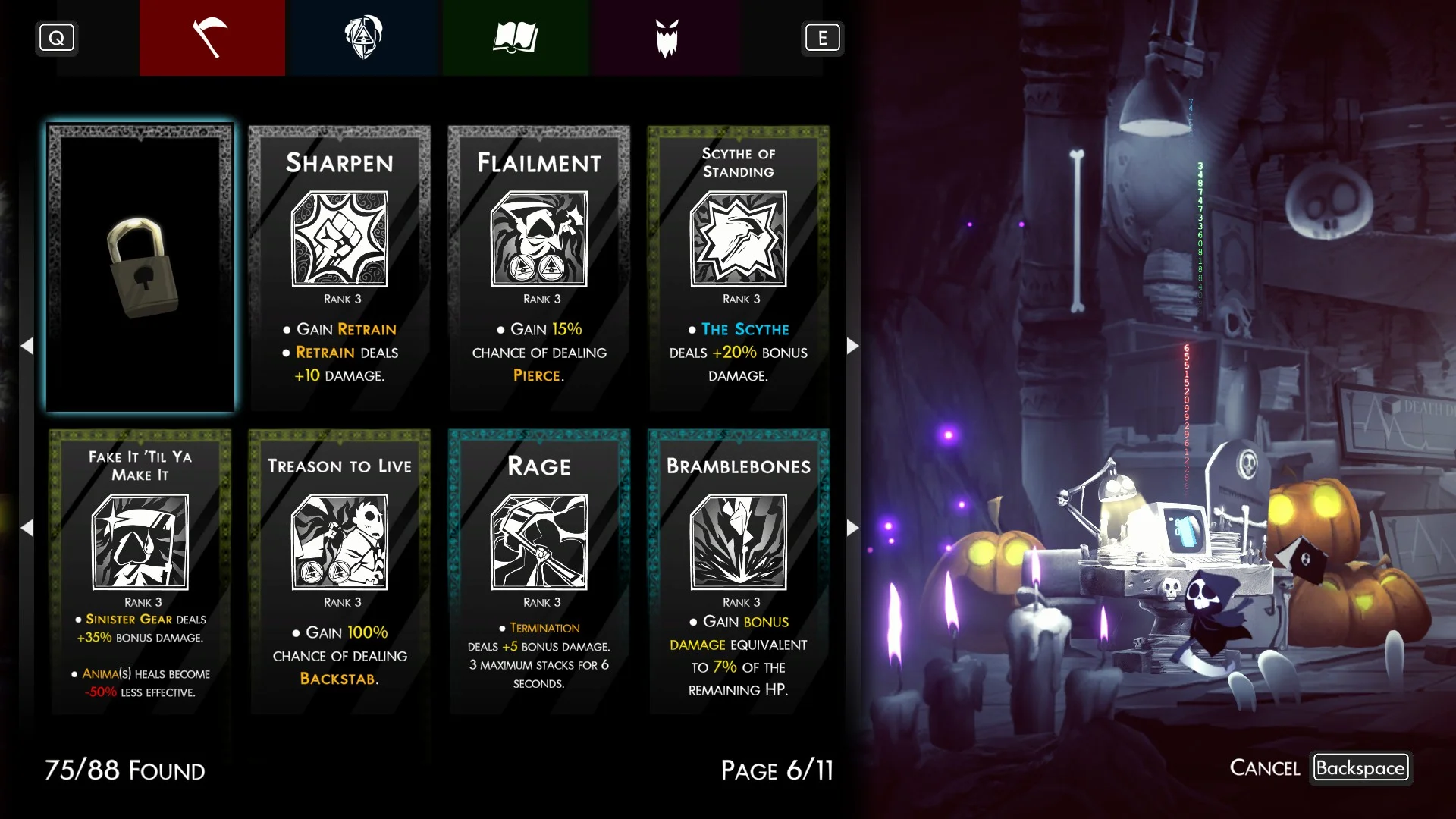Pick the Bramblebones curse card
Viewport: 1456px width, 819px height.
pos(738,572)
